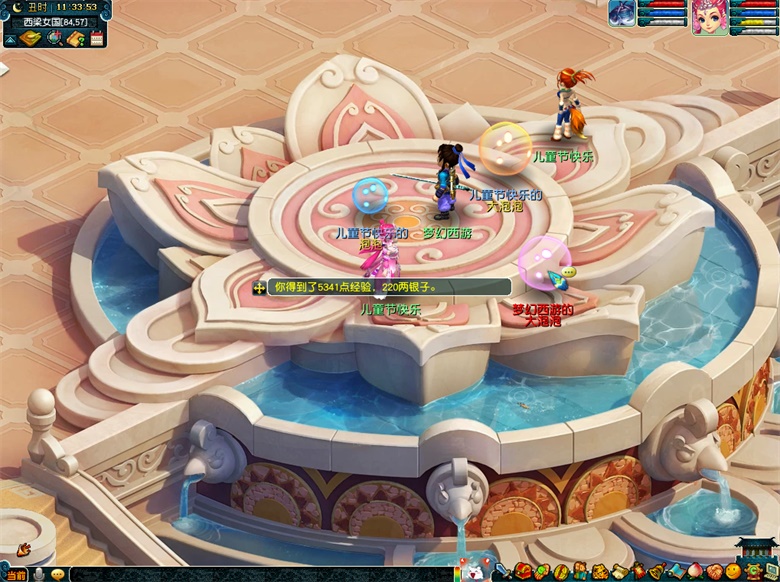The width and height of the screenshot is (780, 582).
Task: Open the emoji face picker in chat
Action: coord(57,575)
